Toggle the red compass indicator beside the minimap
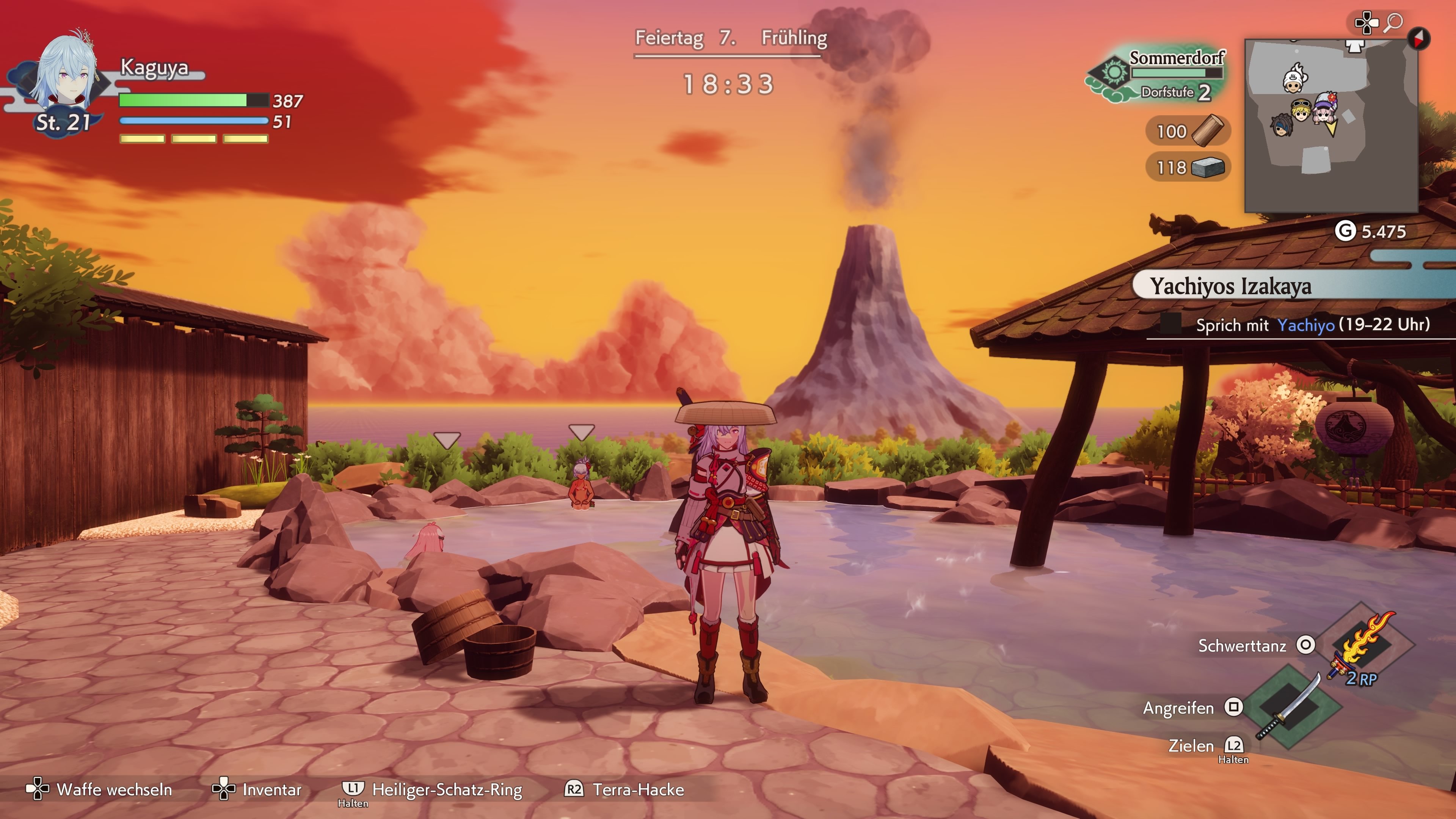Image resolution: width=1456 pixels, height=819 pixels. (x=1419, y=39)
